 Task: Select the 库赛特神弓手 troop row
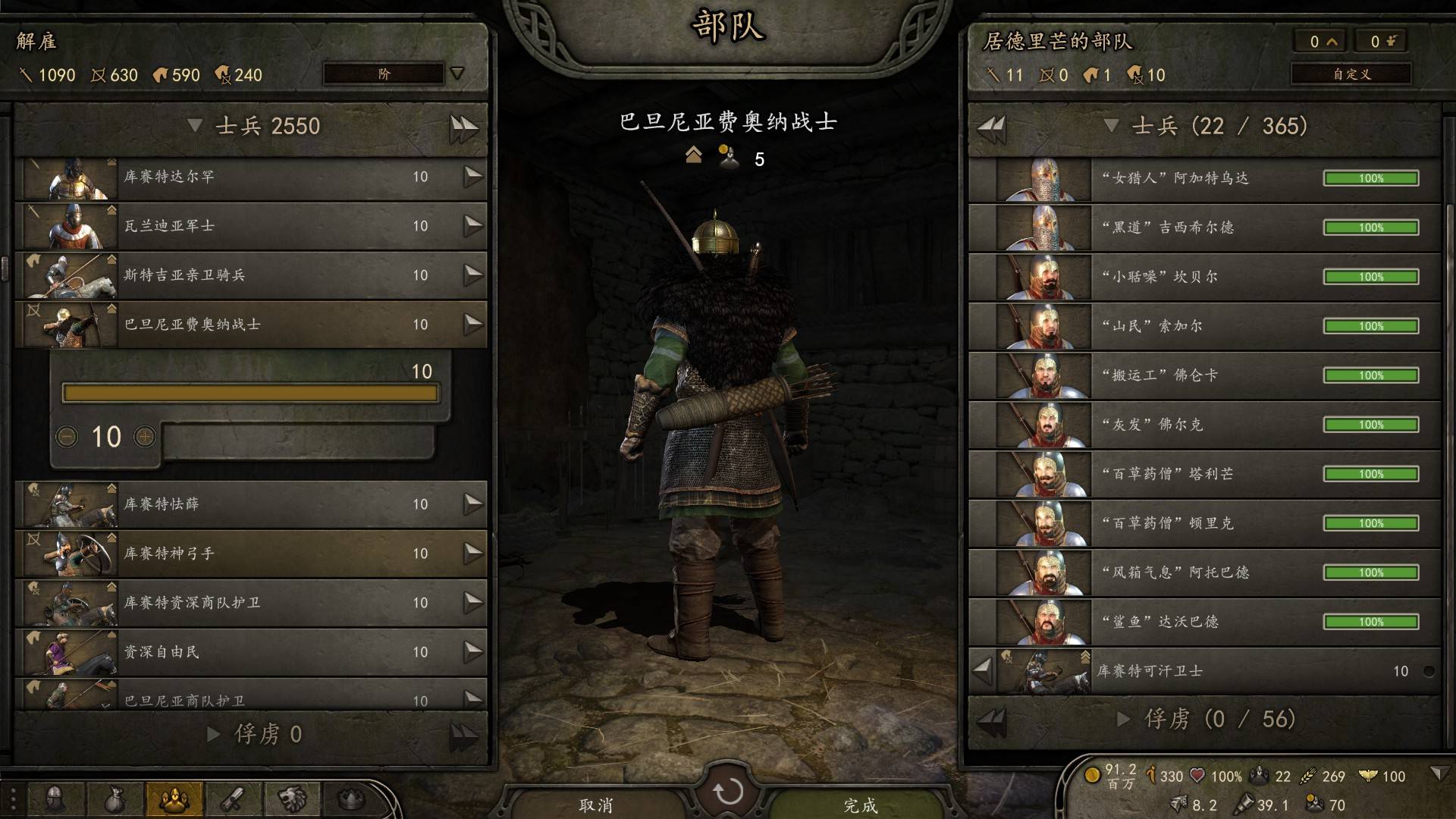pos(250,554)
